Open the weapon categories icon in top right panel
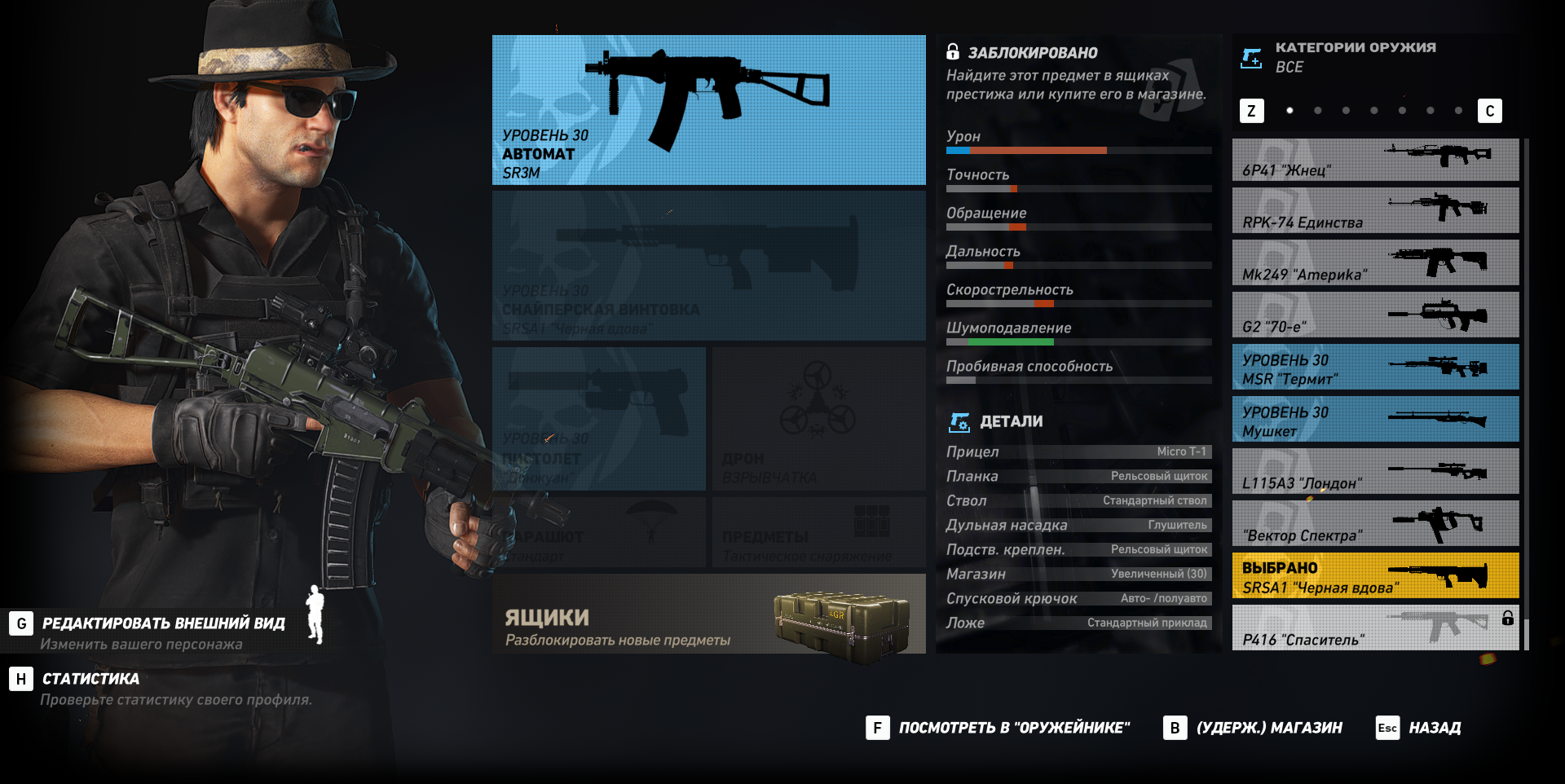This screenshot has width=1565, height=784. [1251, 57]
